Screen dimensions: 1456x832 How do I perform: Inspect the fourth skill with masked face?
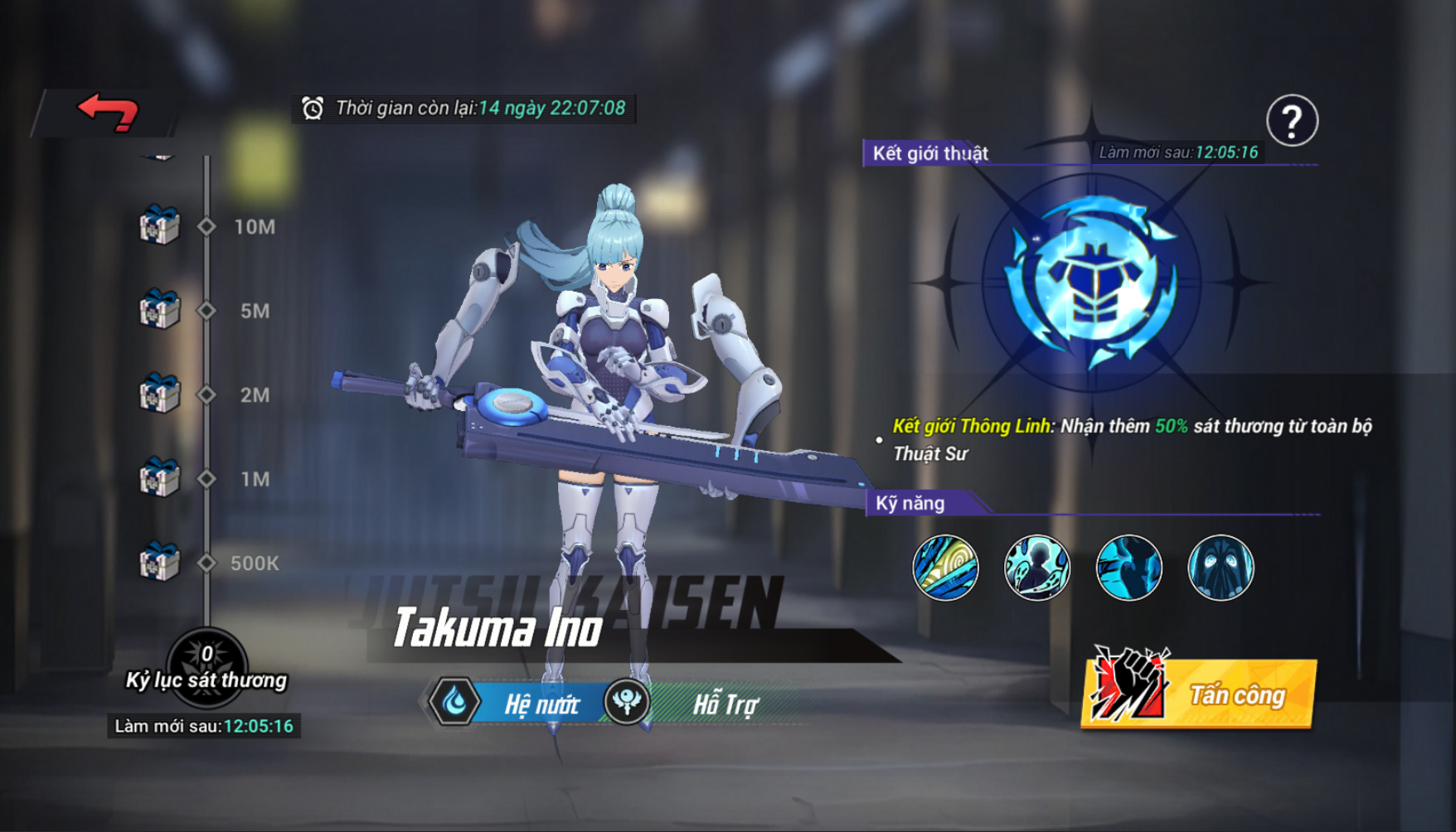(x=1221, y=568)
